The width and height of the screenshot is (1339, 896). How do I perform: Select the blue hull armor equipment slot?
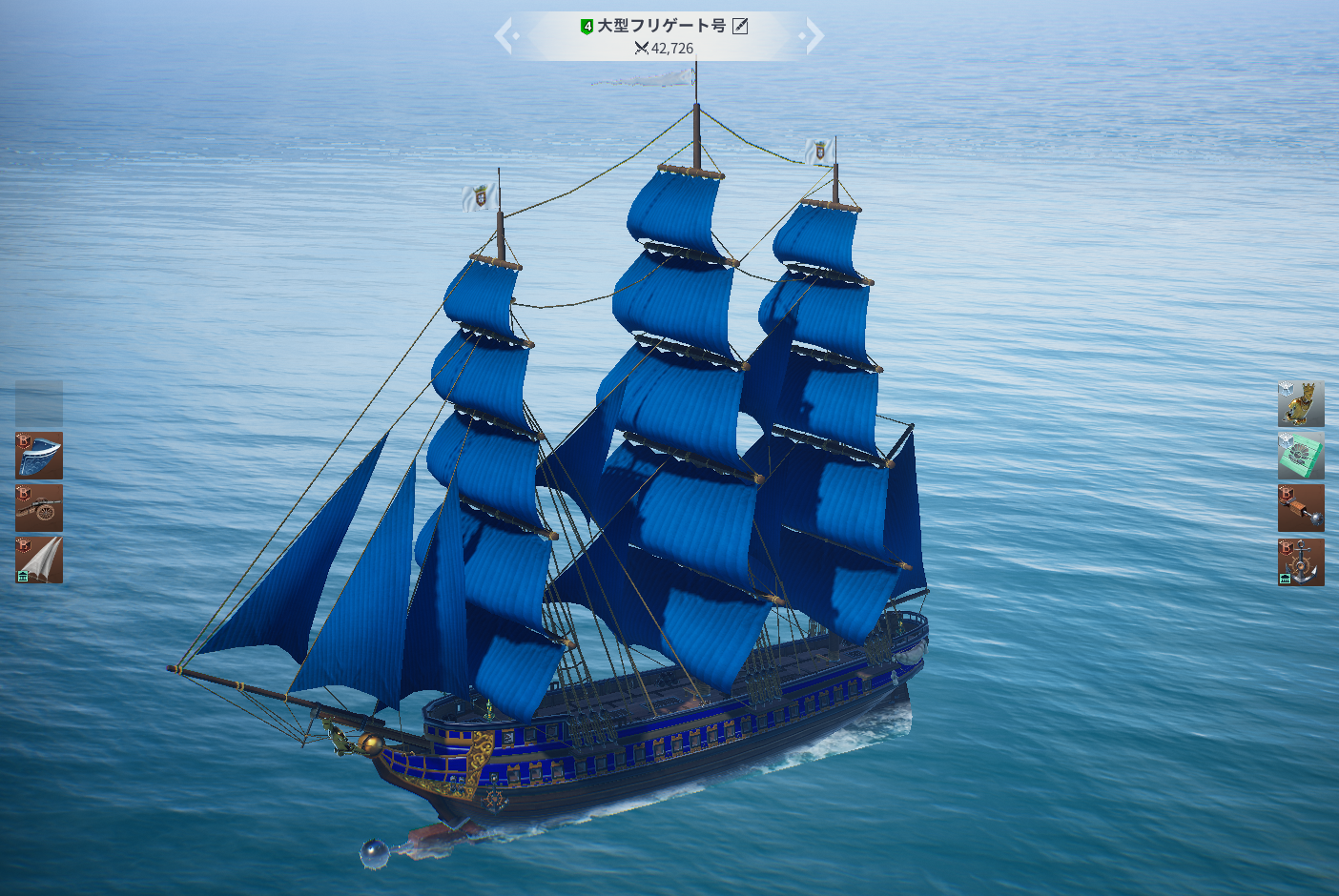coord(39,456)
